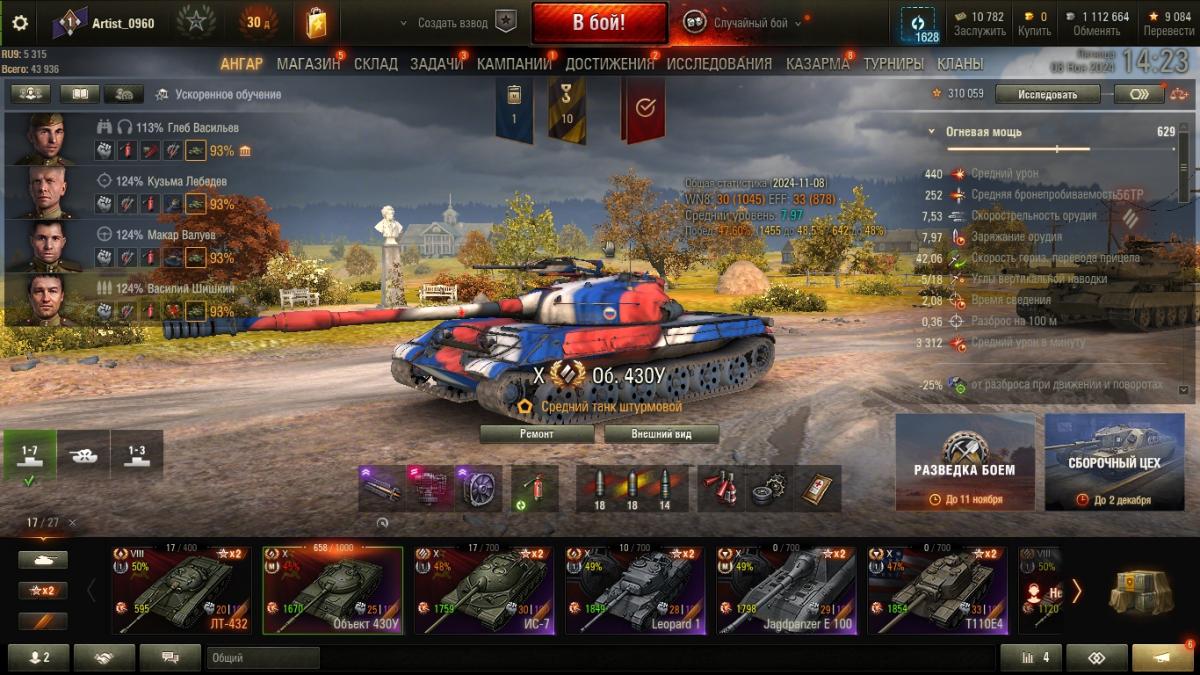This screenshot has width=1200, height=675.
Task: Show the КЛАНЫ tab
Action: pos(960,64)
